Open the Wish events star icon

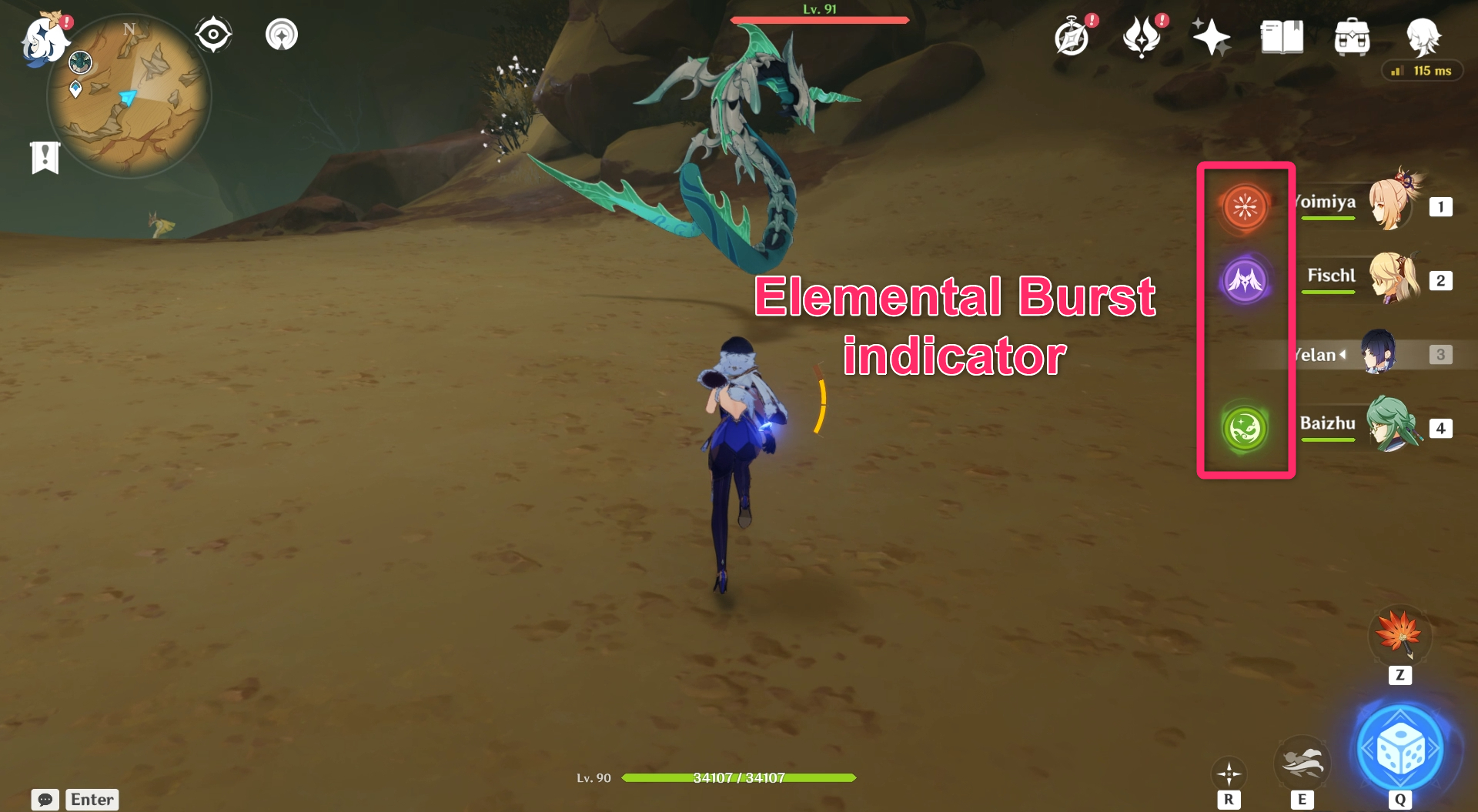pyautogui.click(x=1212, y=36)
